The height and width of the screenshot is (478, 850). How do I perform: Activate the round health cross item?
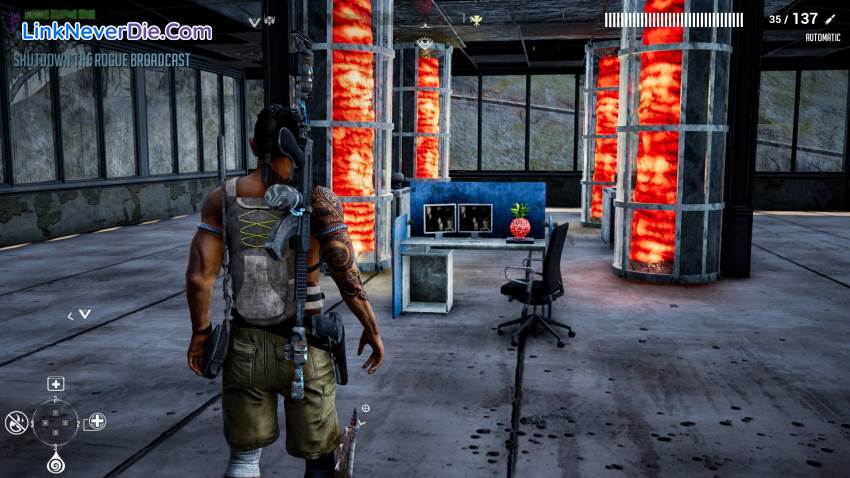coord(96,421)
